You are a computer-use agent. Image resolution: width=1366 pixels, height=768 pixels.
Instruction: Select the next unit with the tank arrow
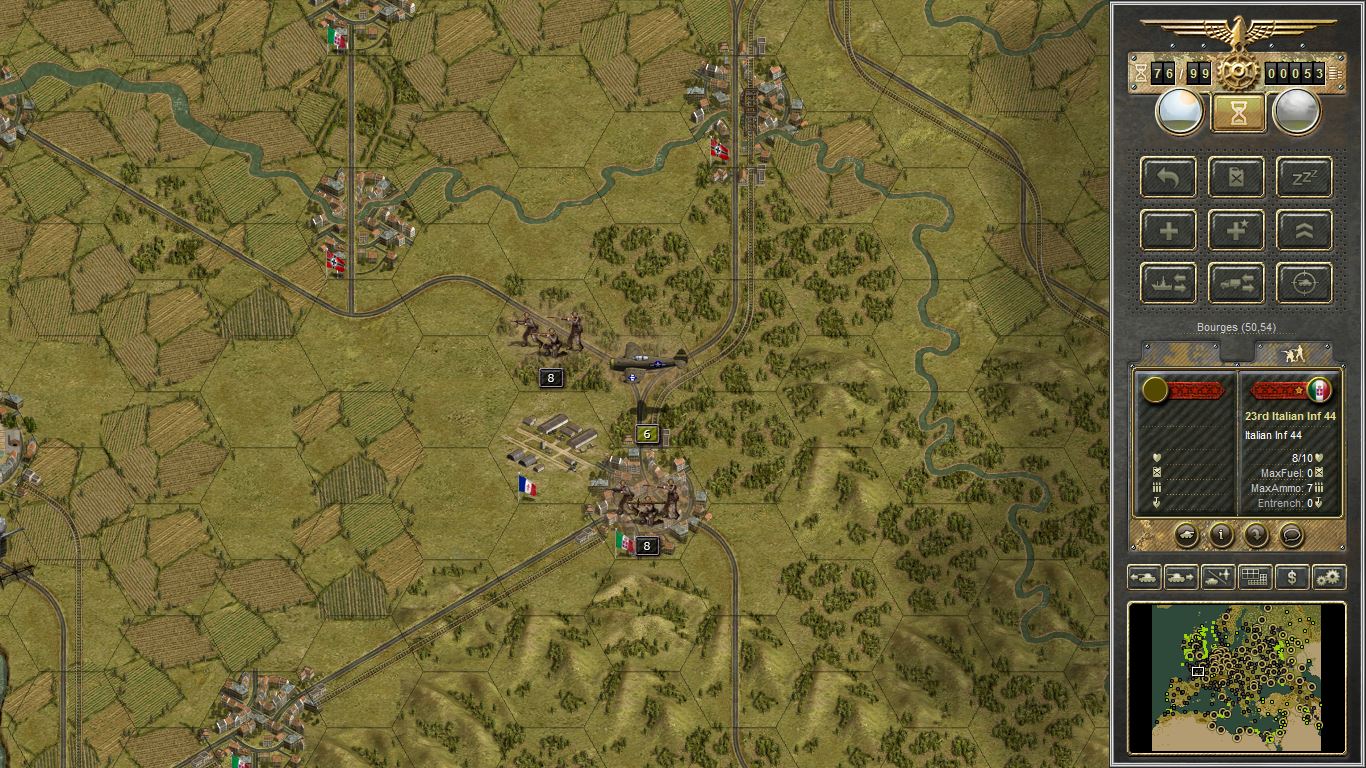coord(1180,577)
